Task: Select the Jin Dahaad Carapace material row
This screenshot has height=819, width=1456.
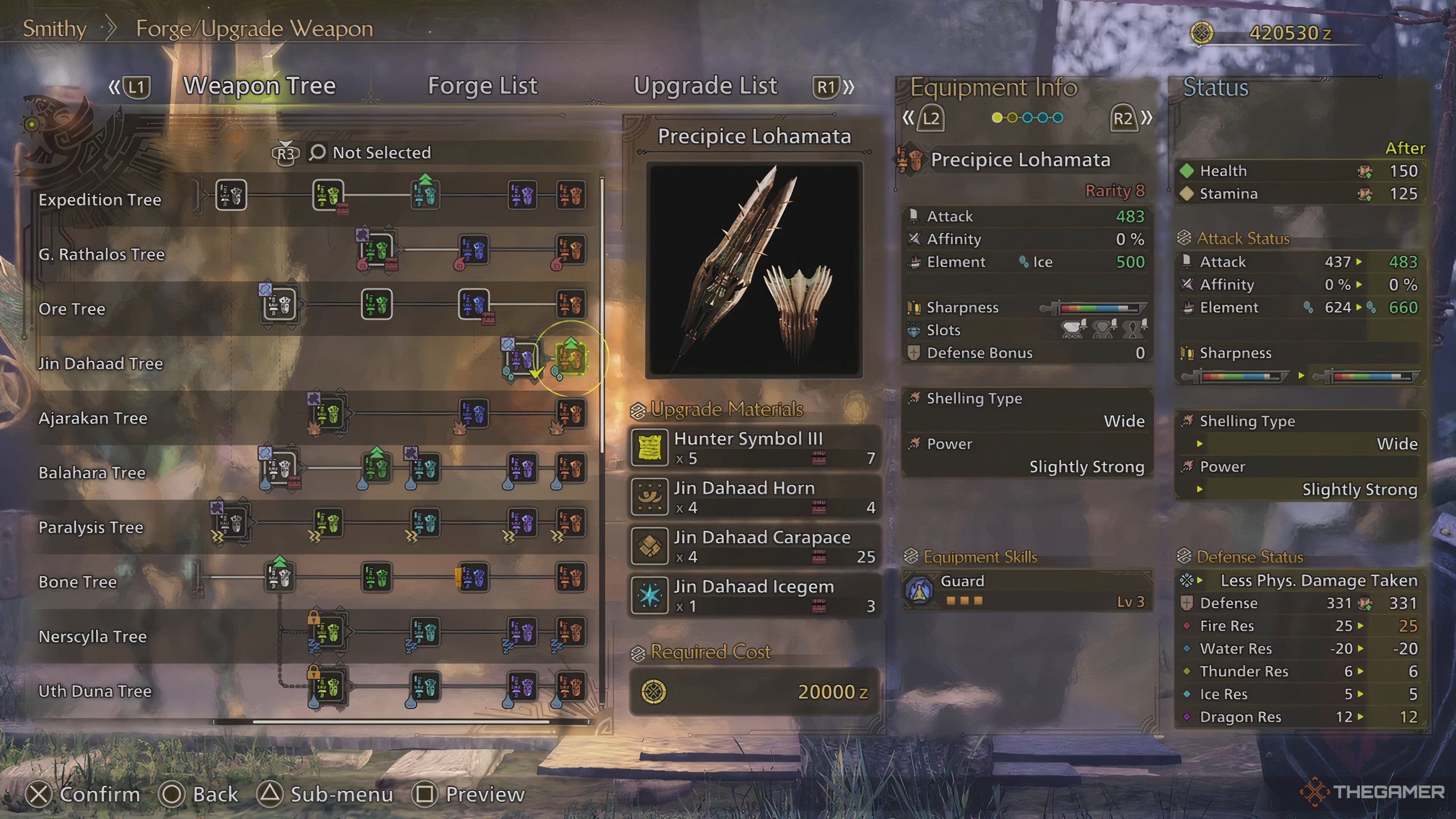Action: click(754, 546)
